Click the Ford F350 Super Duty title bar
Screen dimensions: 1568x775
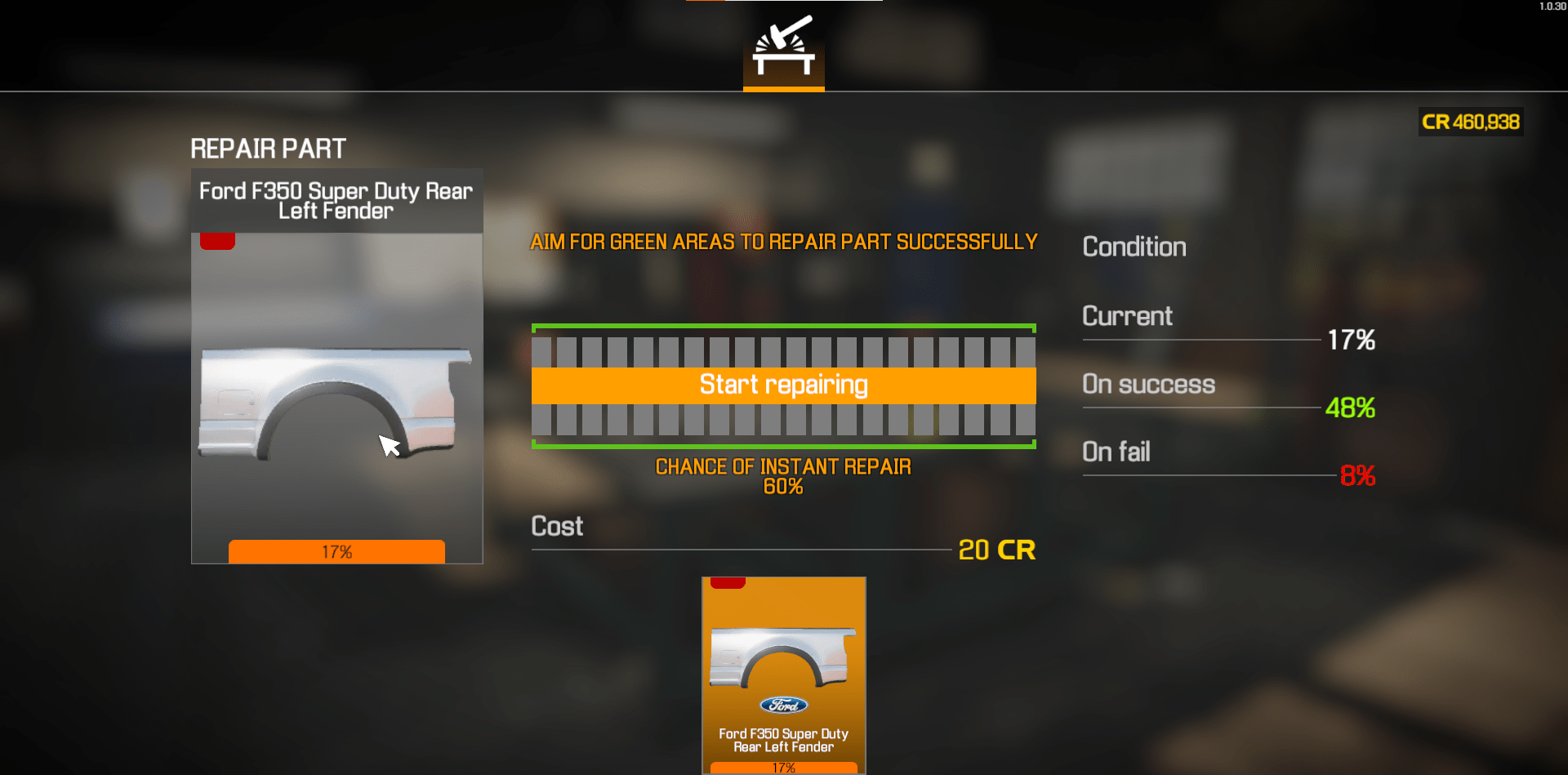pos(336,200)
